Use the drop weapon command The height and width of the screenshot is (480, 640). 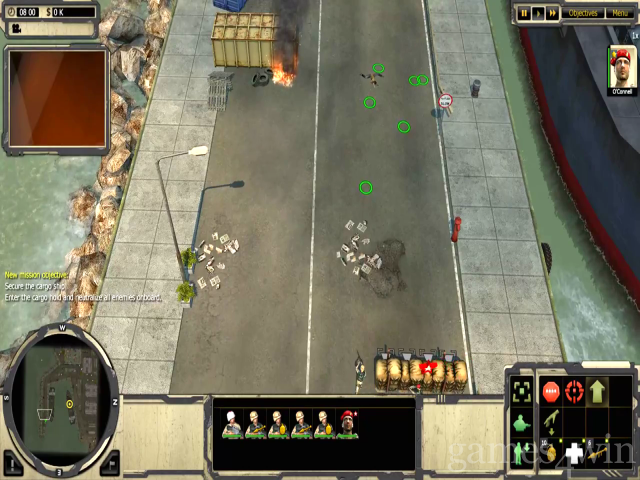pos(551,421)
